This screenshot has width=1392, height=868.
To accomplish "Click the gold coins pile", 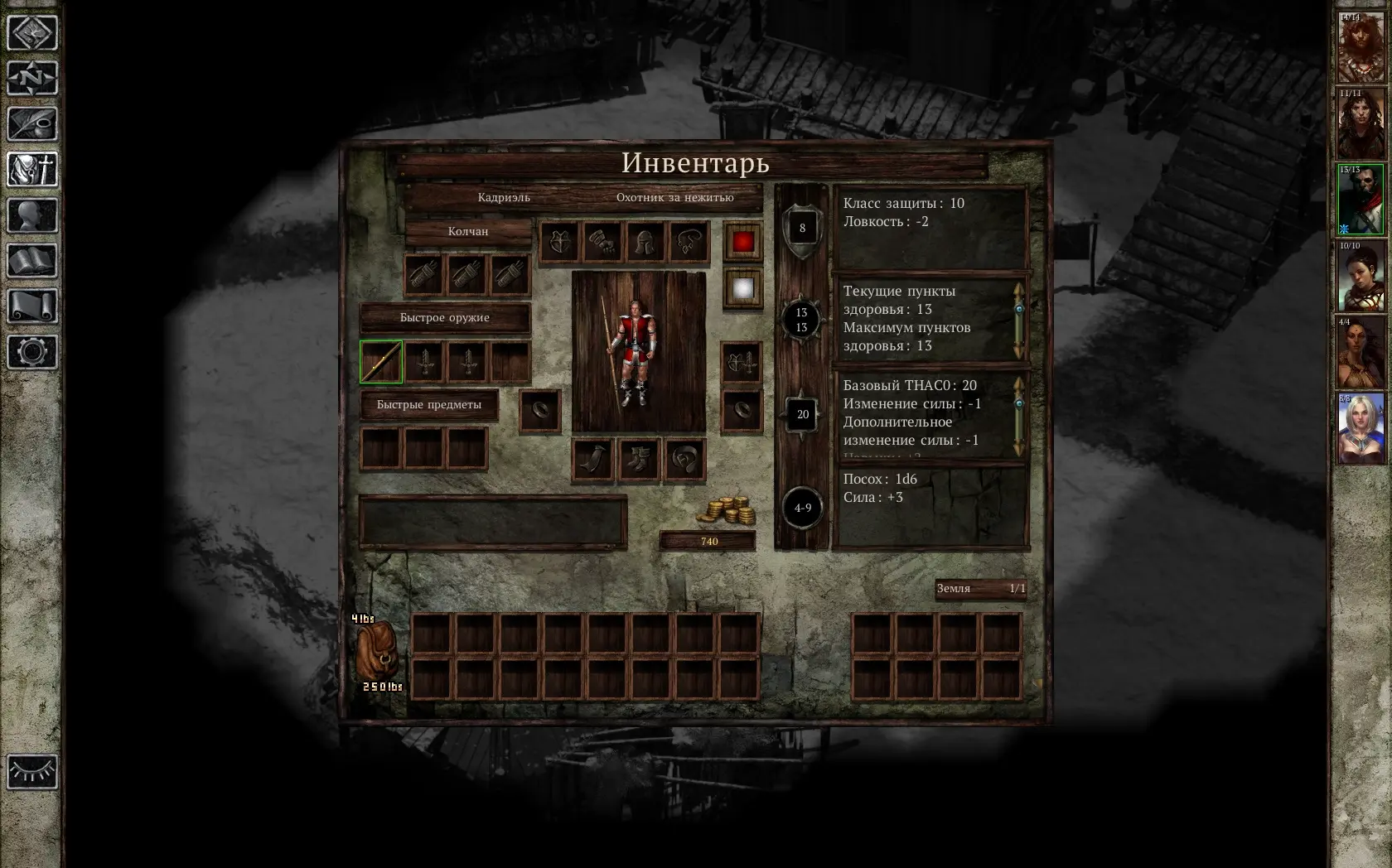I will 726,510.
